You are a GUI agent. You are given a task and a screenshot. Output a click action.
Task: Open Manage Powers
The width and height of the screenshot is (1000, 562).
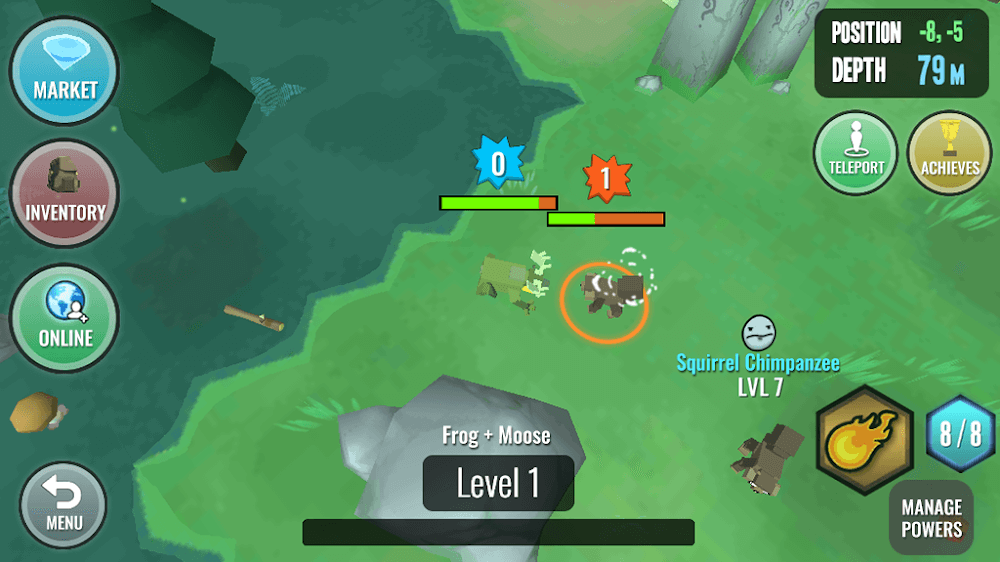pyautogui.click(x=931, y=517)
